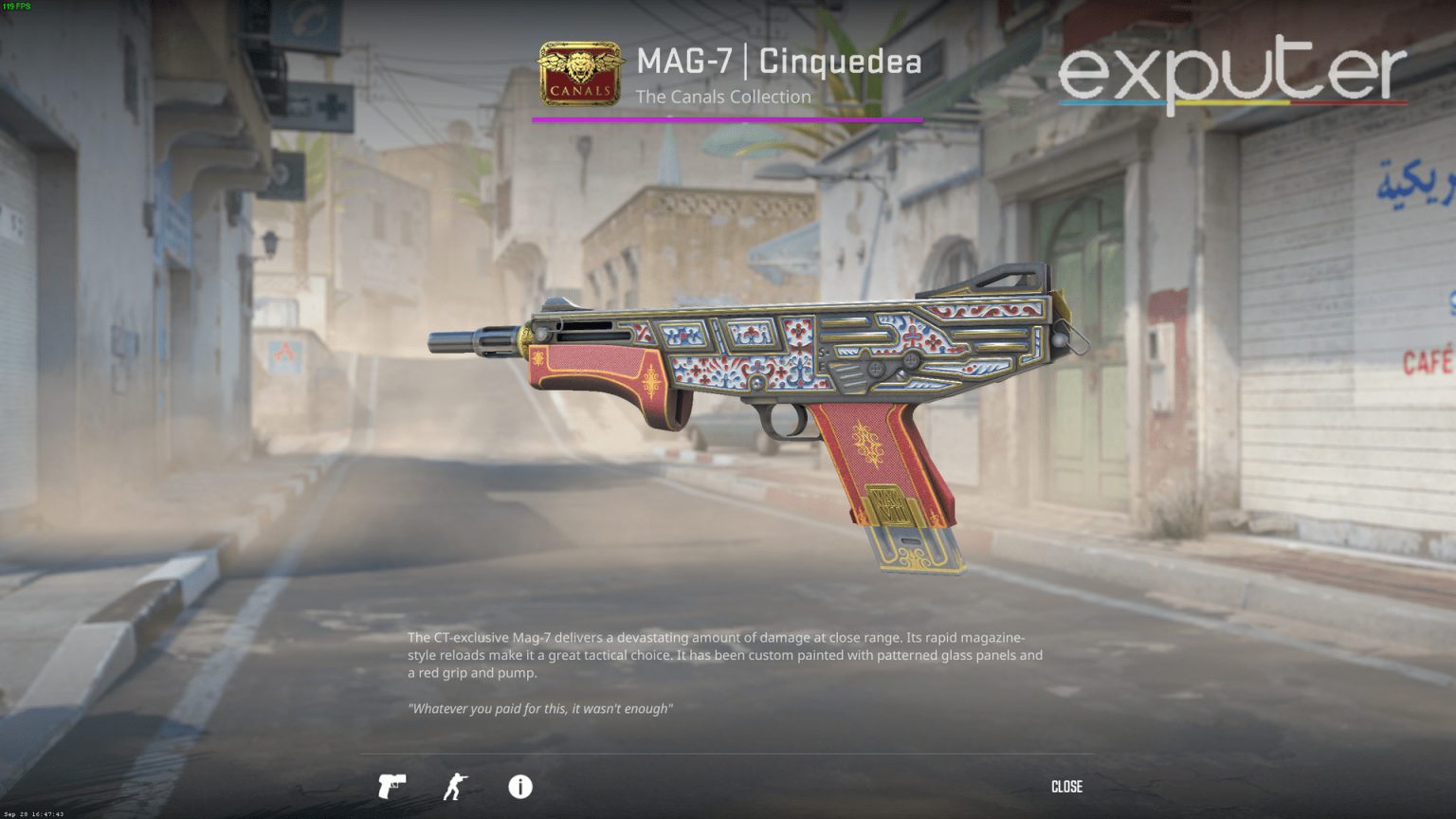Toggle additional skin information display
This screenshot has height=819, width=1456.
click(x=519, y=787)
